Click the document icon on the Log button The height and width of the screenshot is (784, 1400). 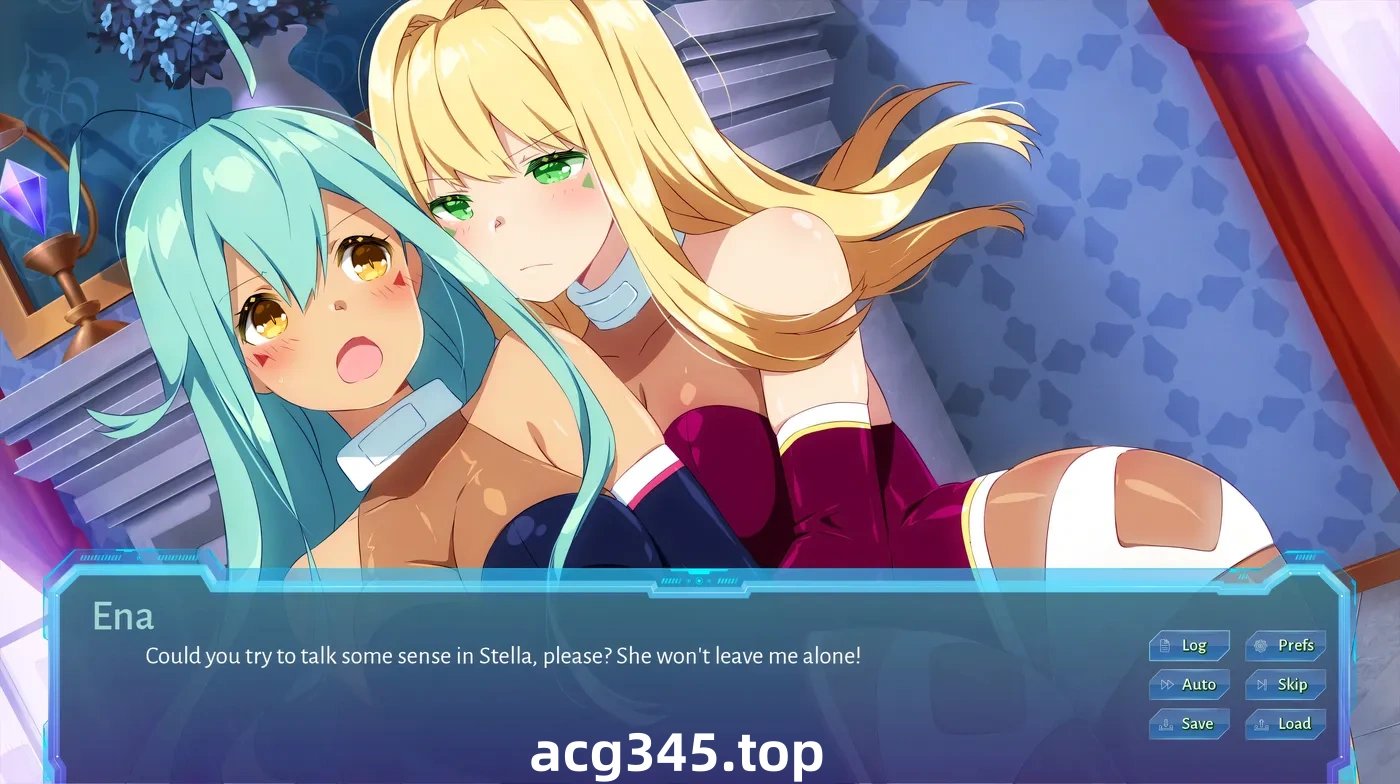coord(1164,646)
